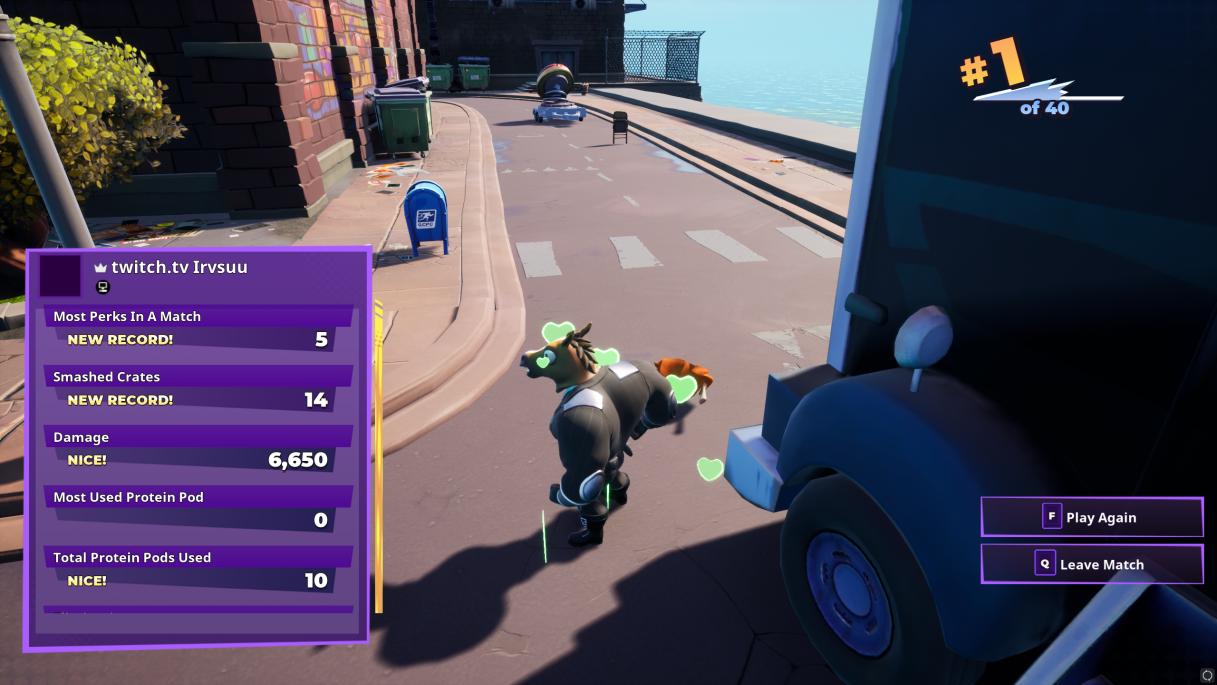1217x685 pixels.
Task: Open the twitch.tv Irvsuu player header
Action: [x=179, y=267]
